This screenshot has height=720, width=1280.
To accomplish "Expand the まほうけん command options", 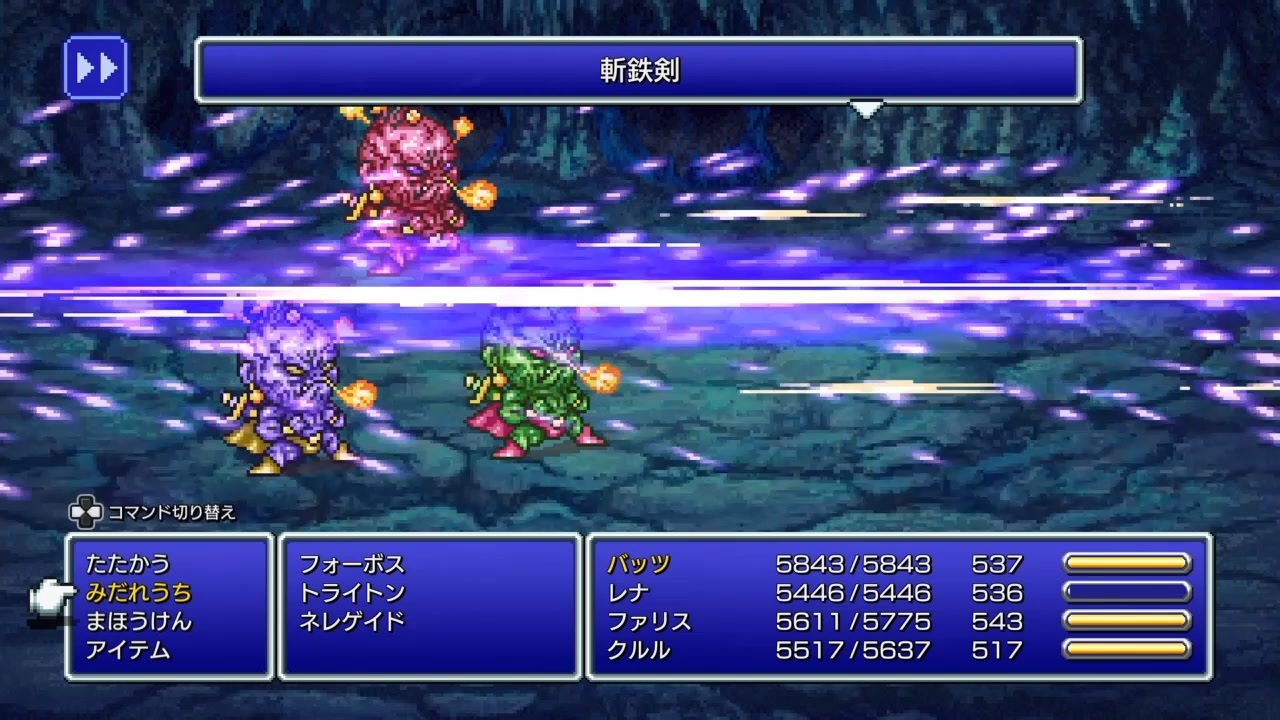I will click(140, 621).
